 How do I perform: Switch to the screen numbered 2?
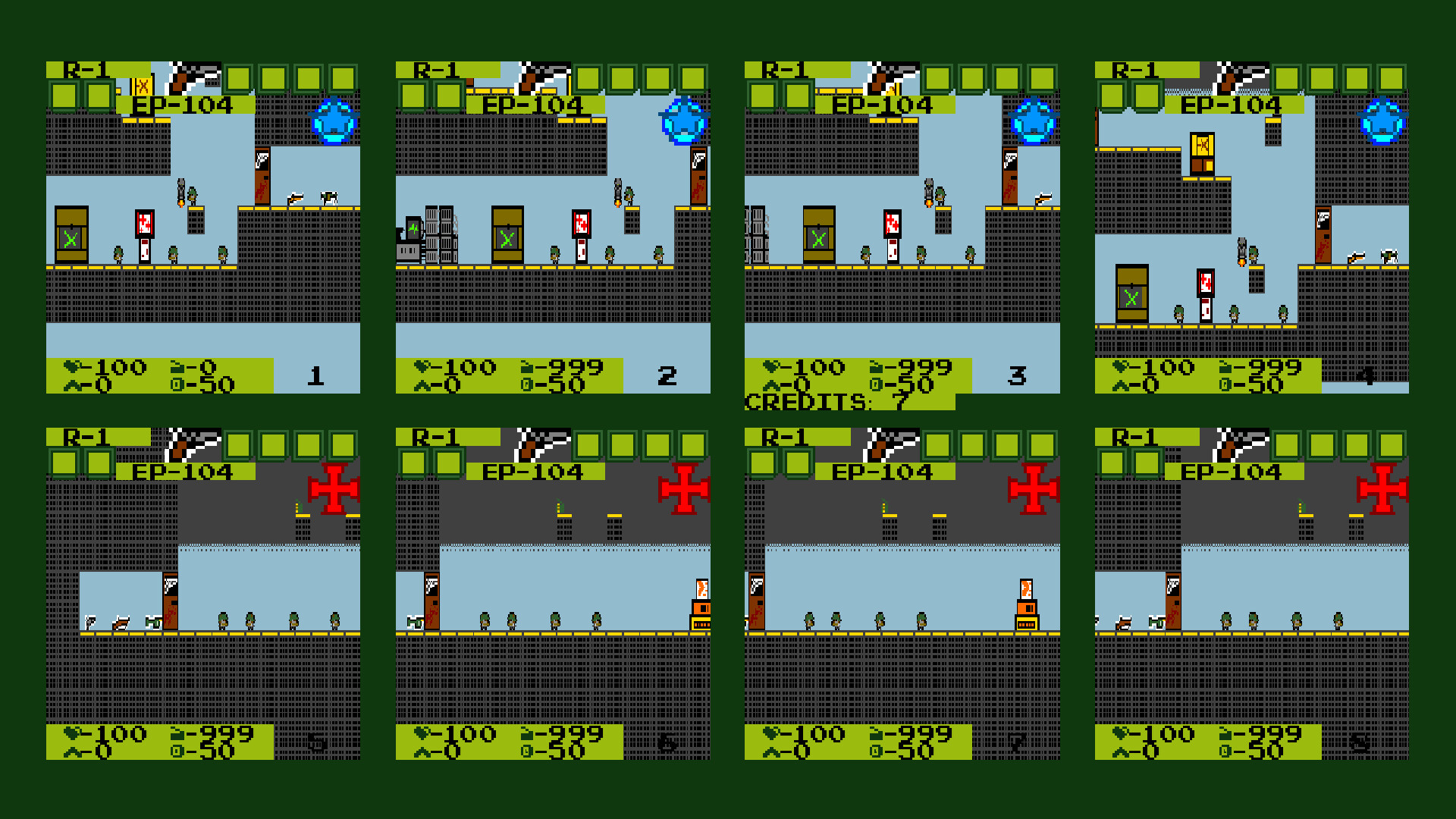[666, 374]
